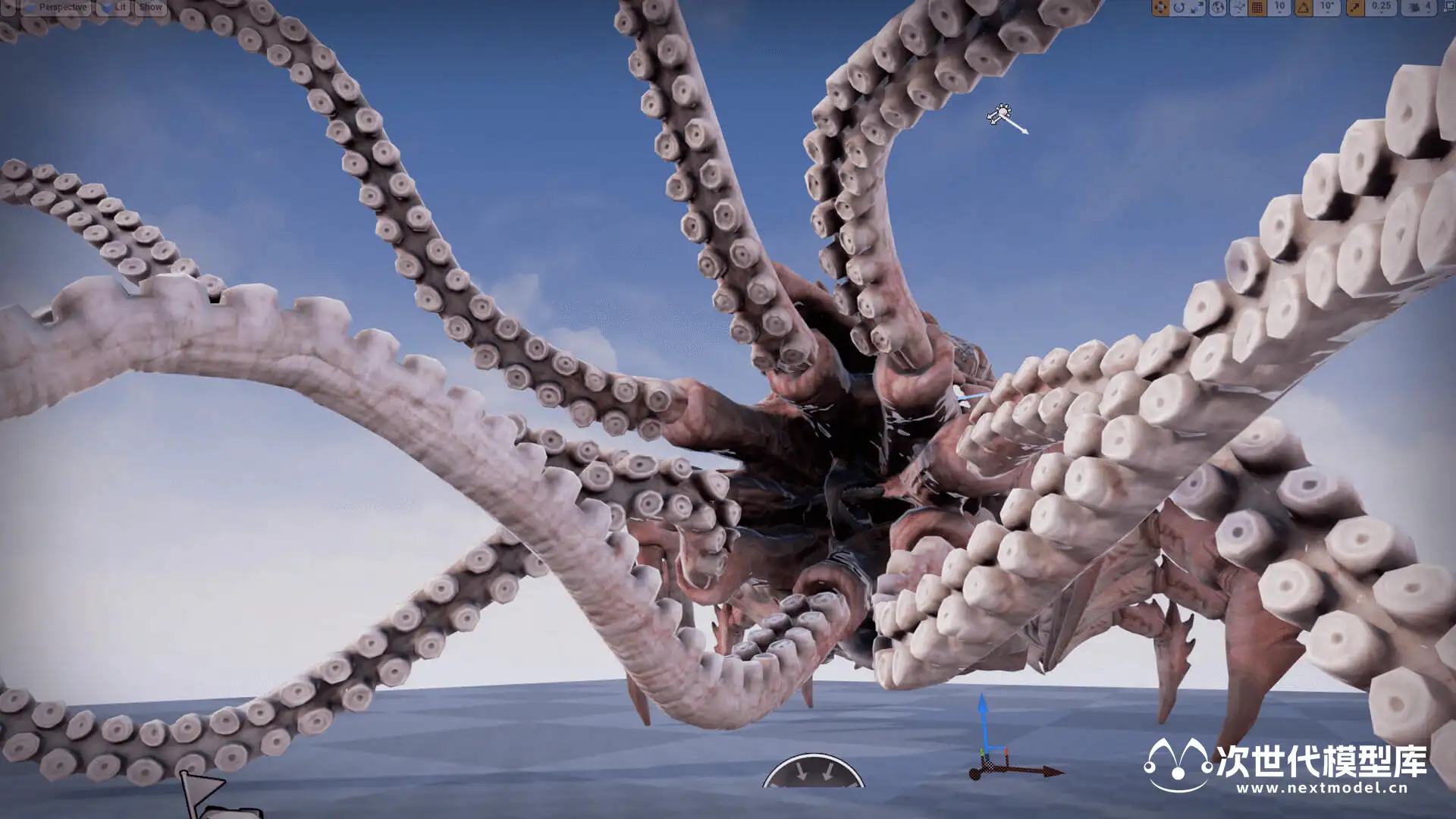Toggle grid snapping icon
The image size is (1456, 819).
(1257, 8)
